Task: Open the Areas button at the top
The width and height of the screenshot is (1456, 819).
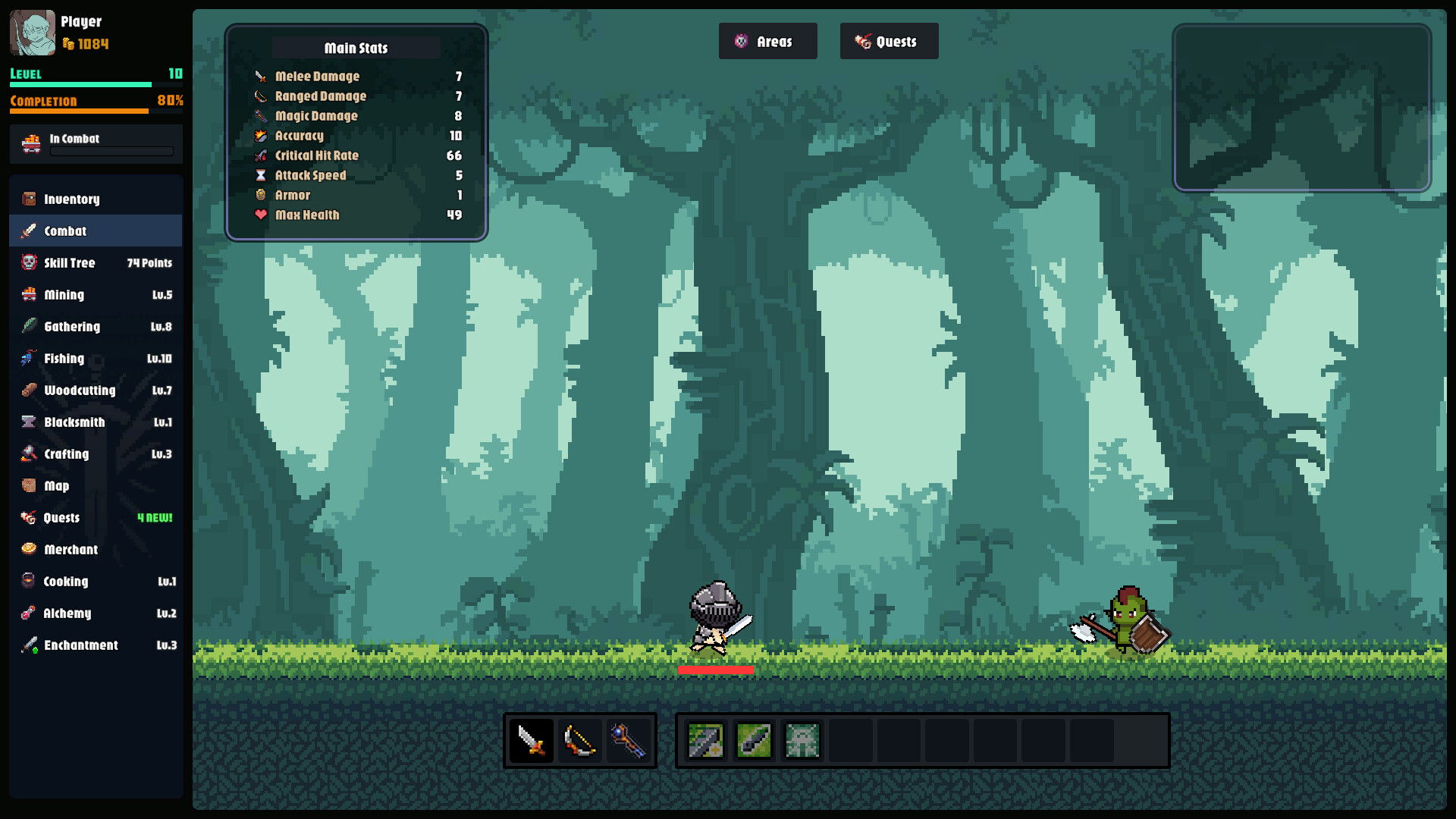Action: tap(767, 41)
